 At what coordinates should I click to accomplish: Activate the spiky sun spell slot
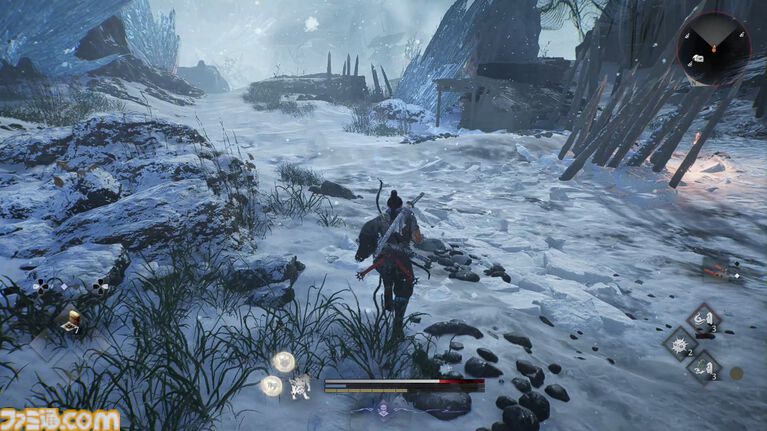coord(680,343)
